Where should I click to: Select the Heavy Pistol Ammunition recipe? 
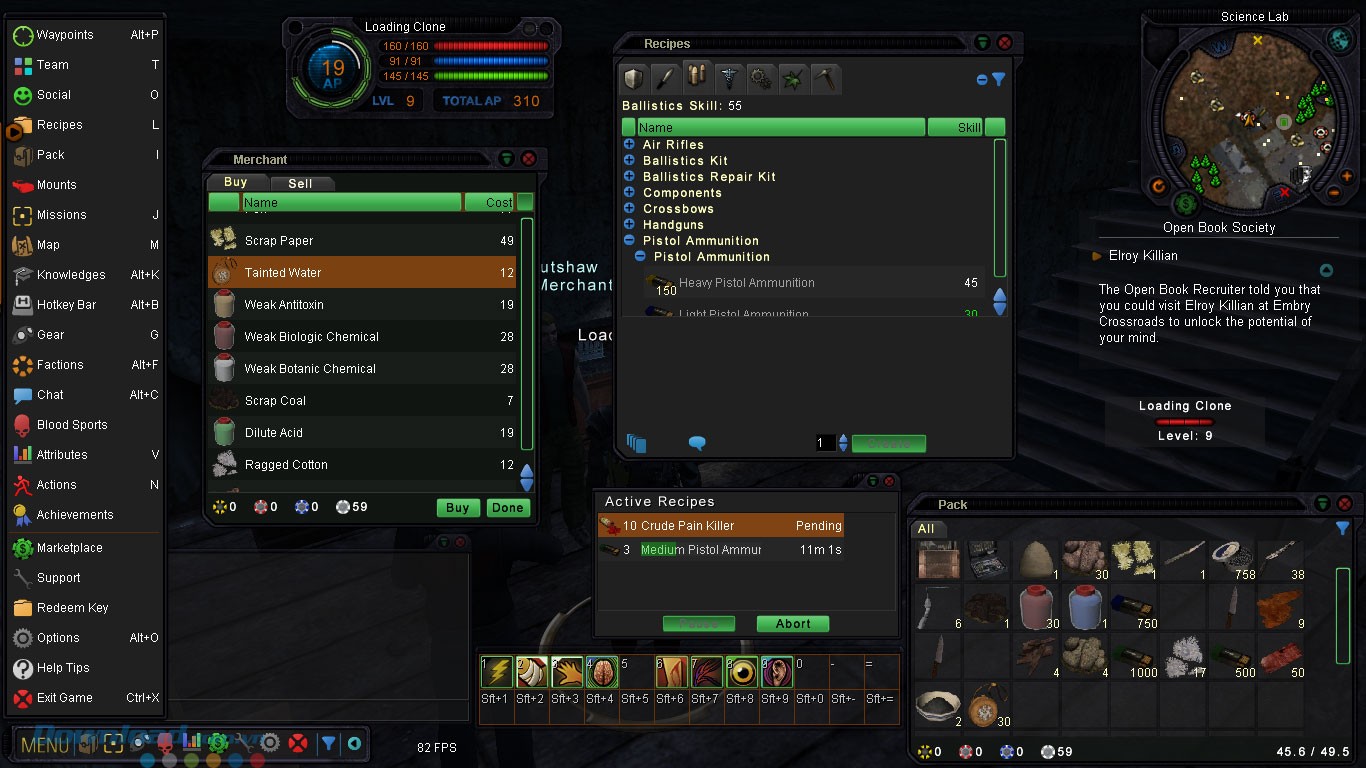pos(746,283)
